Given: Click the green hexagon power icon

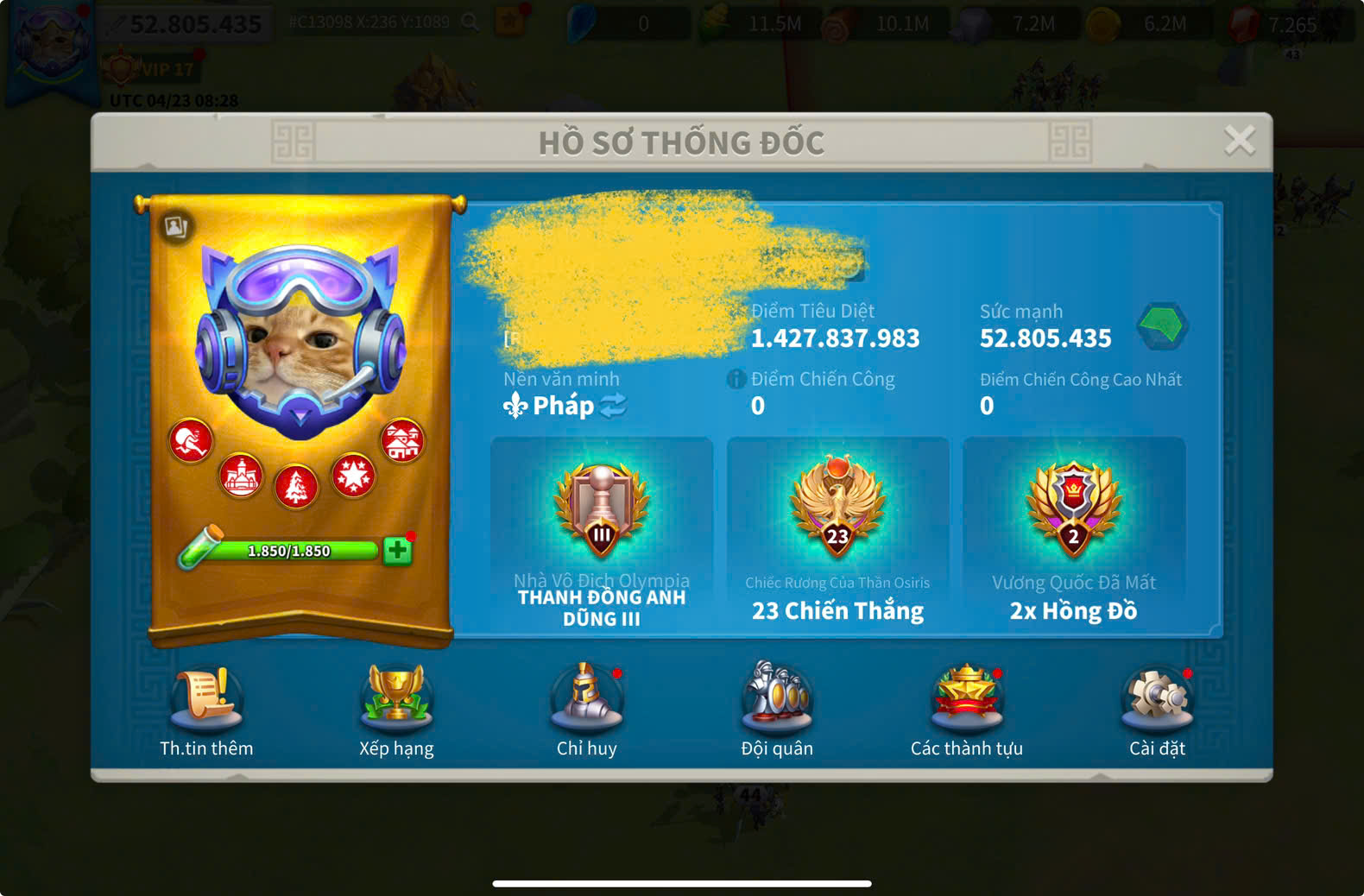Looking at the screenshot, I should point(1162,325).
